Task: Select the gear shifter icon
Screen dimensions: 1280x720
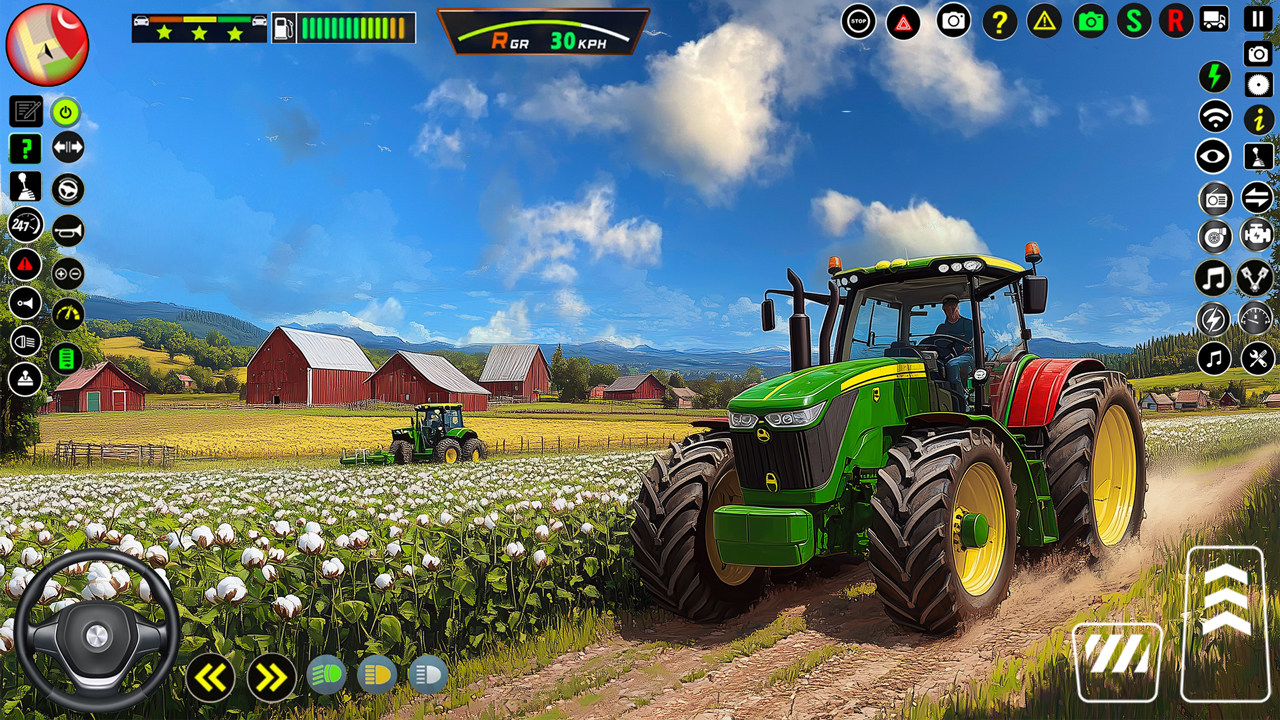Action: [27, 188]
